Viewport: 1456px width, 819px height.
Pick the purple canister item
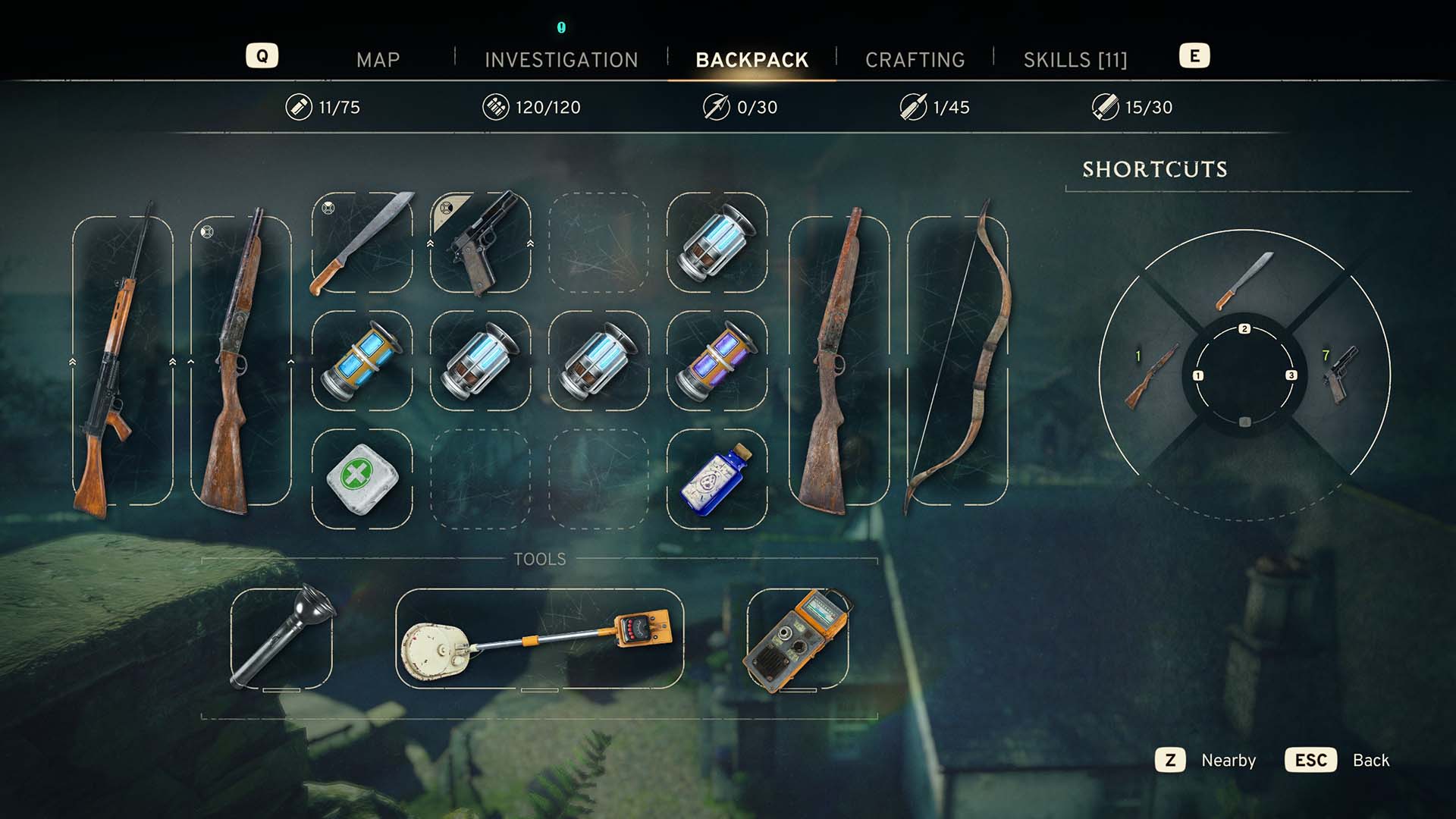tap(717, 361)
